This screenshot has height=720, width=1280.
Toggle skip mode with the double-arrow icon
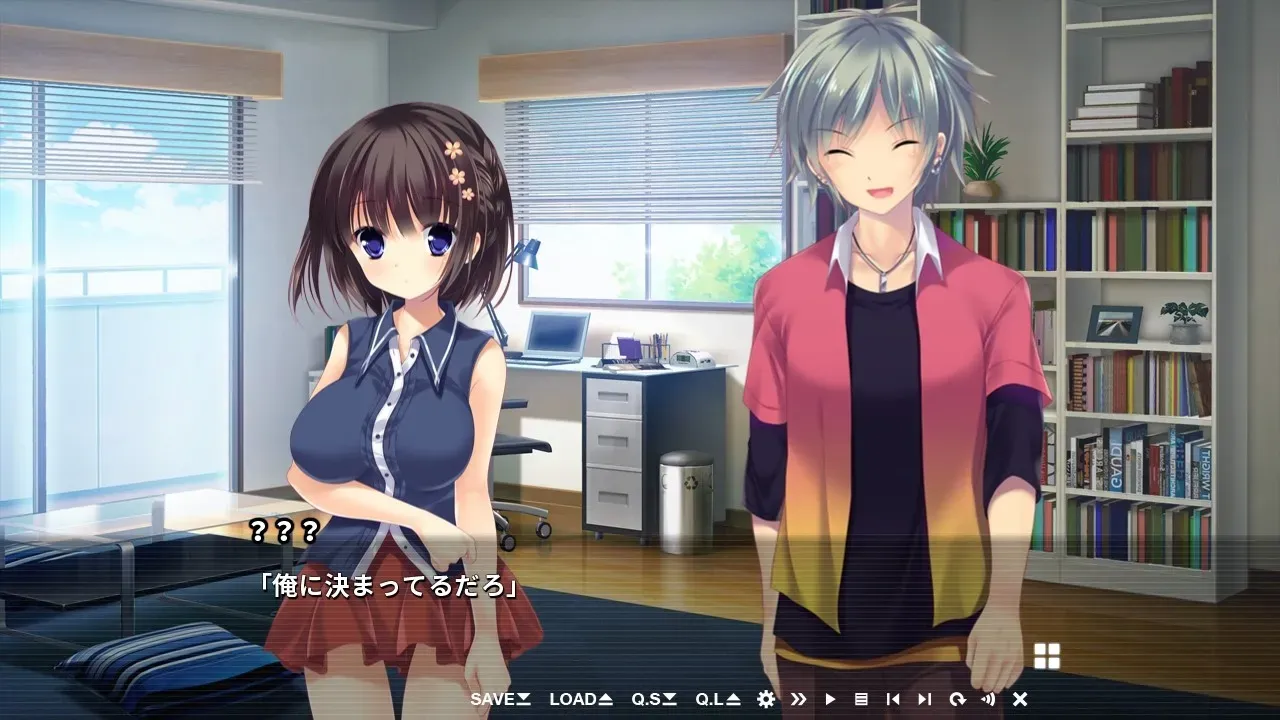click(x=799, y=700)
